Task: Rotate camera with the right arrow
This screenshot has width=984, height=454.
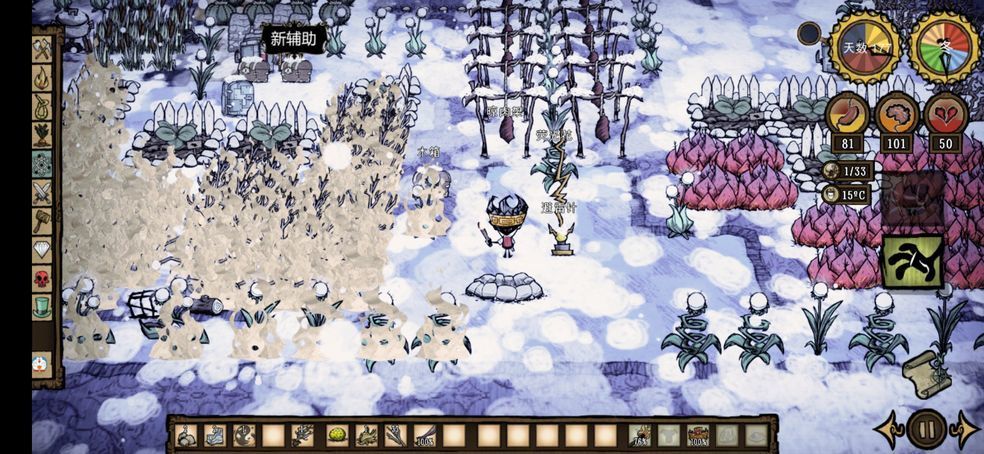Action: pos(965,430)
